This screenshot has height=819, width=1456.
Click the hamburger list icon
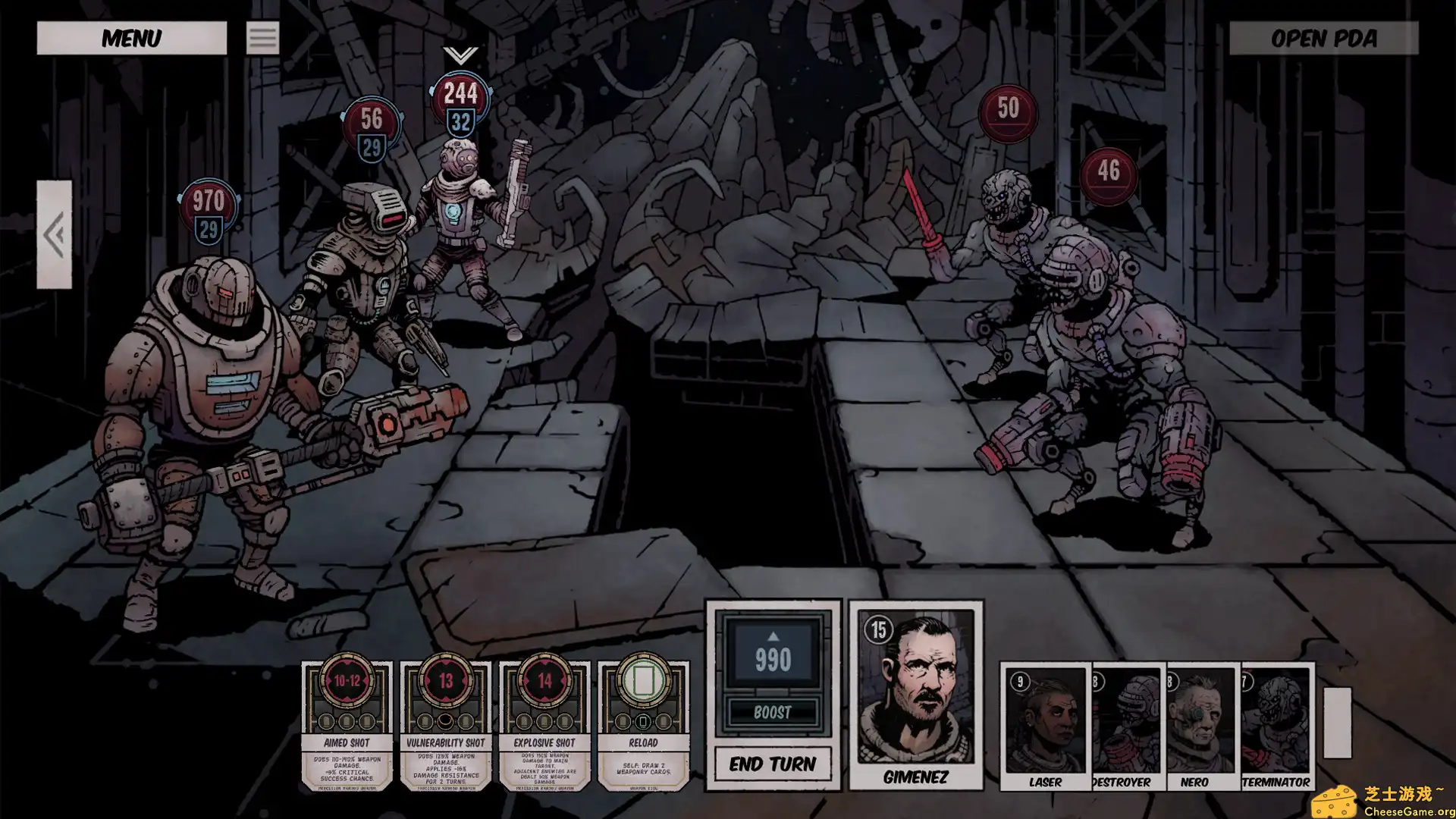(262, 38)
